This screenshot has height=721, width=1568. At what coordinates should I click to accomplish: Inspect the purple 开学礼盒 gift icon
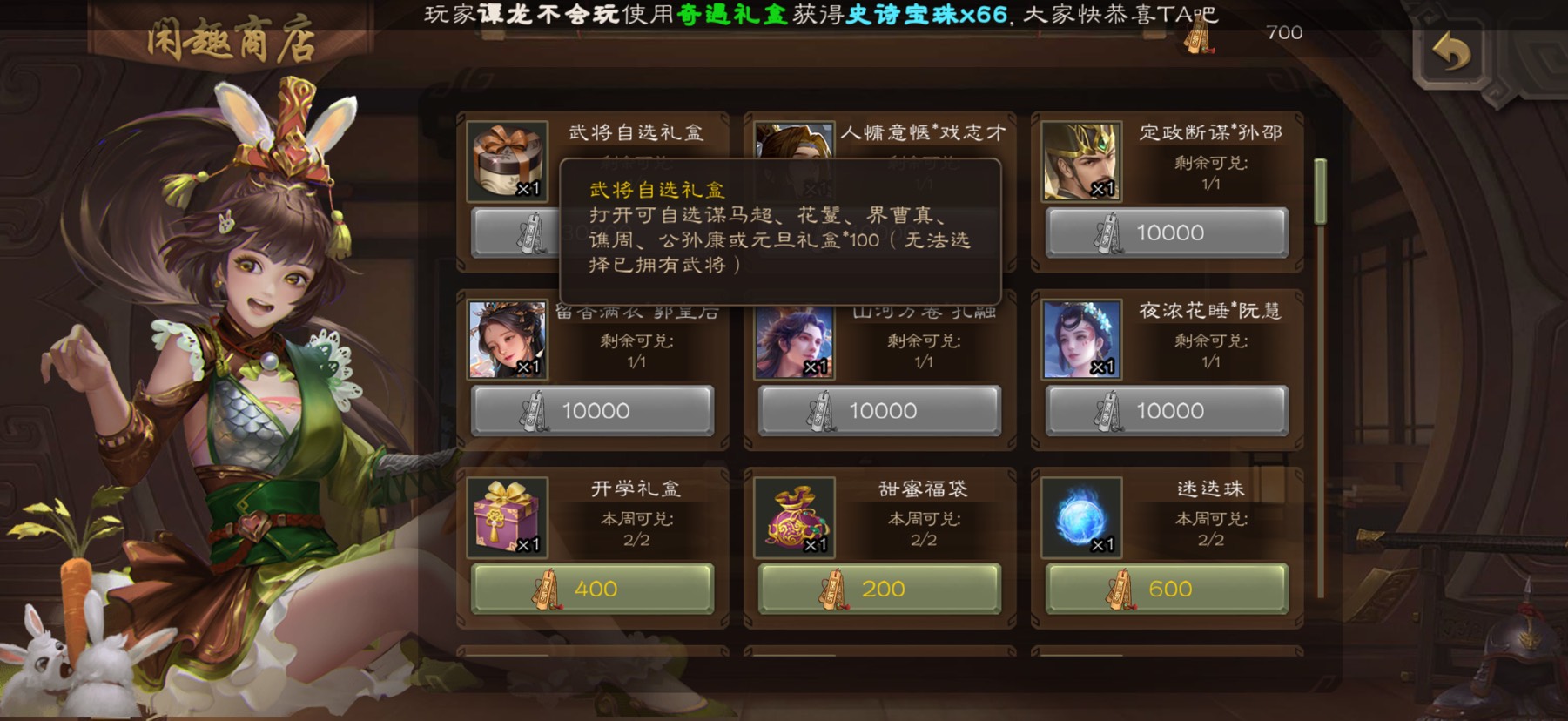[x=507, y=518]
